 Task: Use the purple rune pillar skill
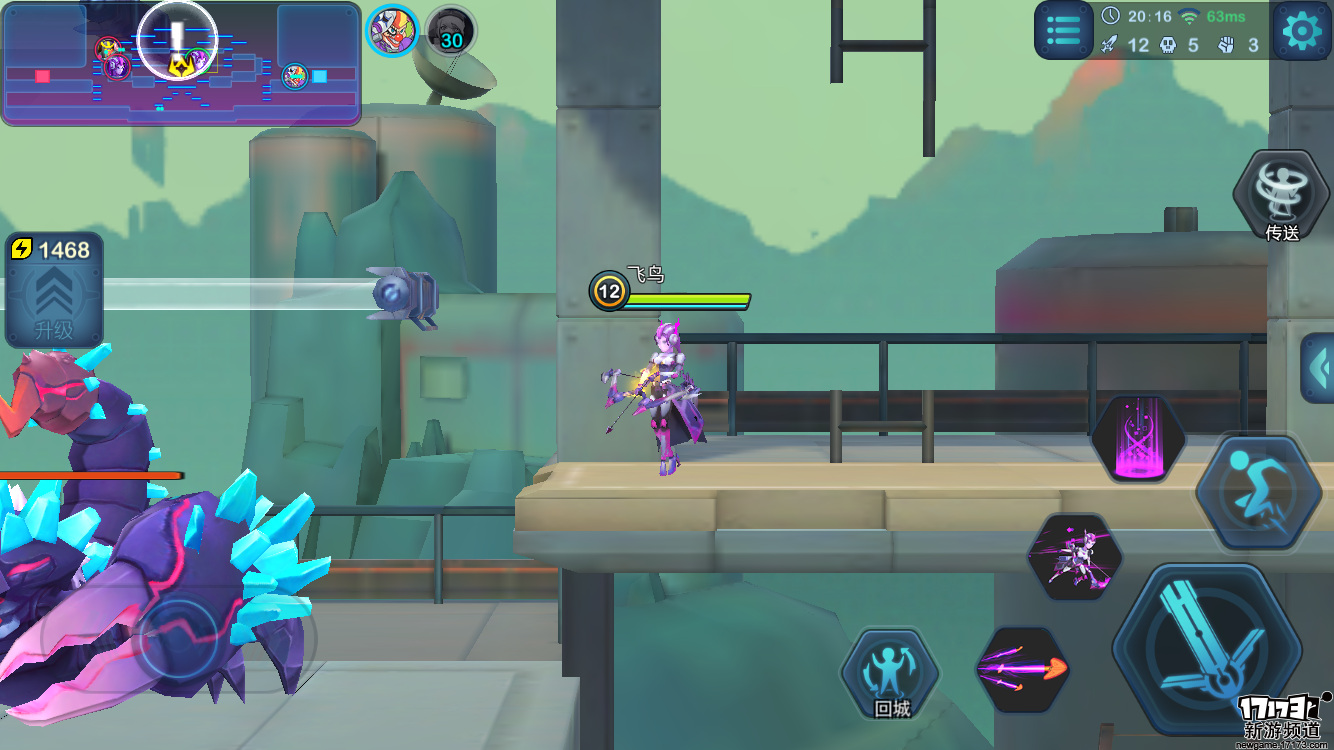click(1138, 439)
